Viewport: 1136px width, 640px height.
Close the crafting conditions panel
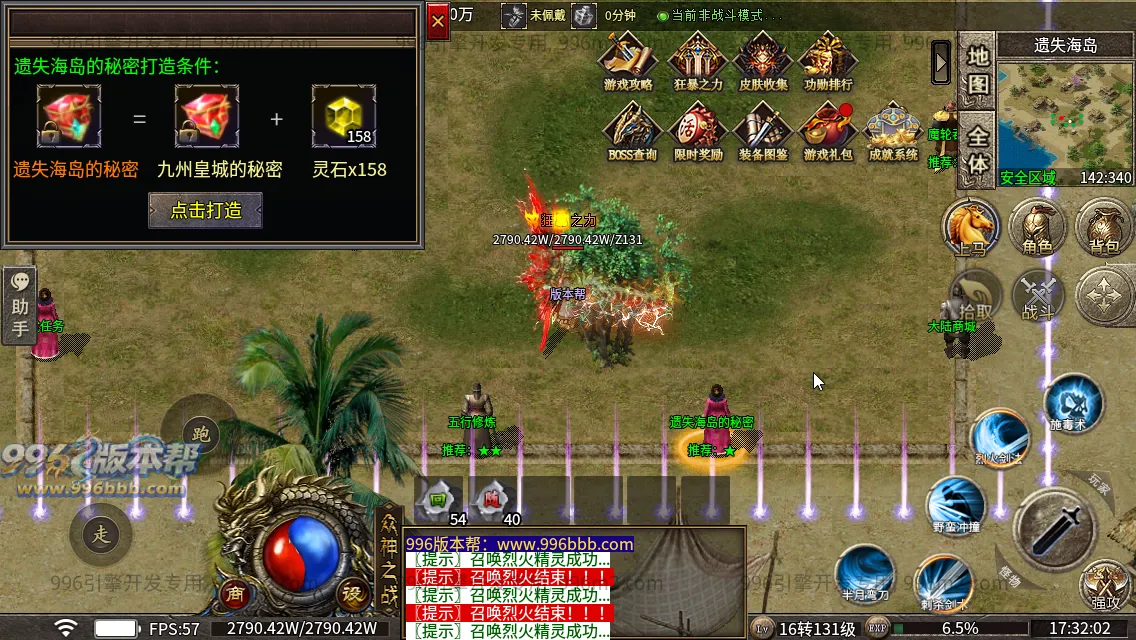tap(438, 22)
